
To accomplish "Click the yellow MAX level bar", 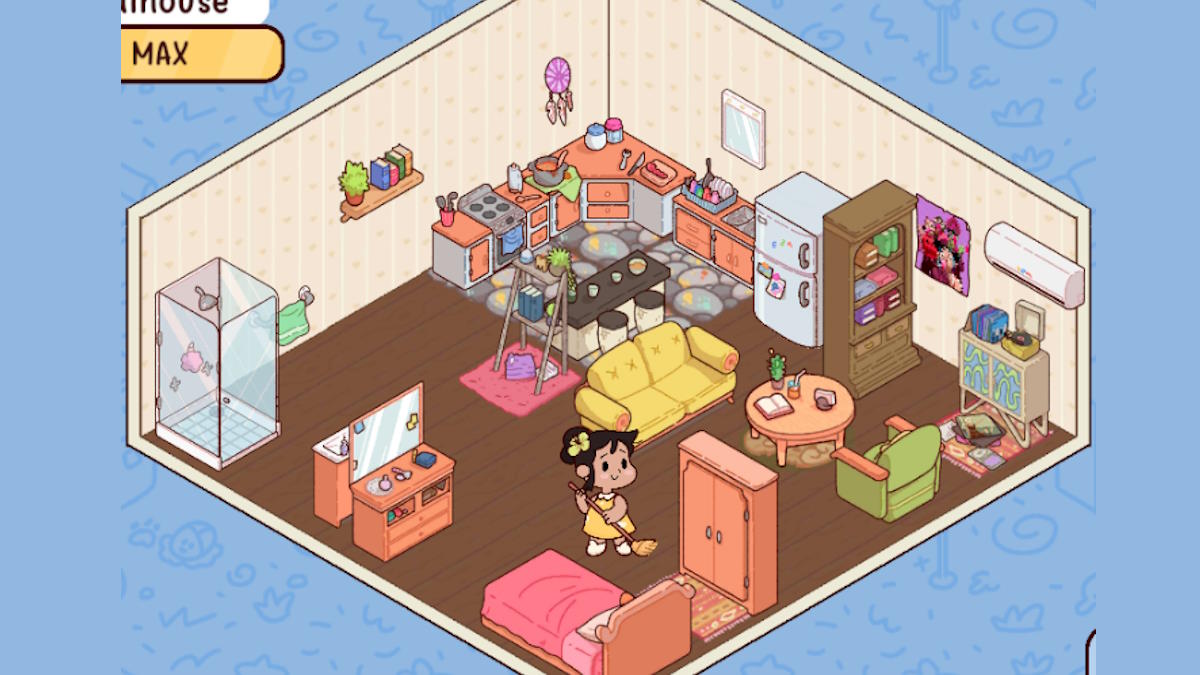I will coord(201,53).
